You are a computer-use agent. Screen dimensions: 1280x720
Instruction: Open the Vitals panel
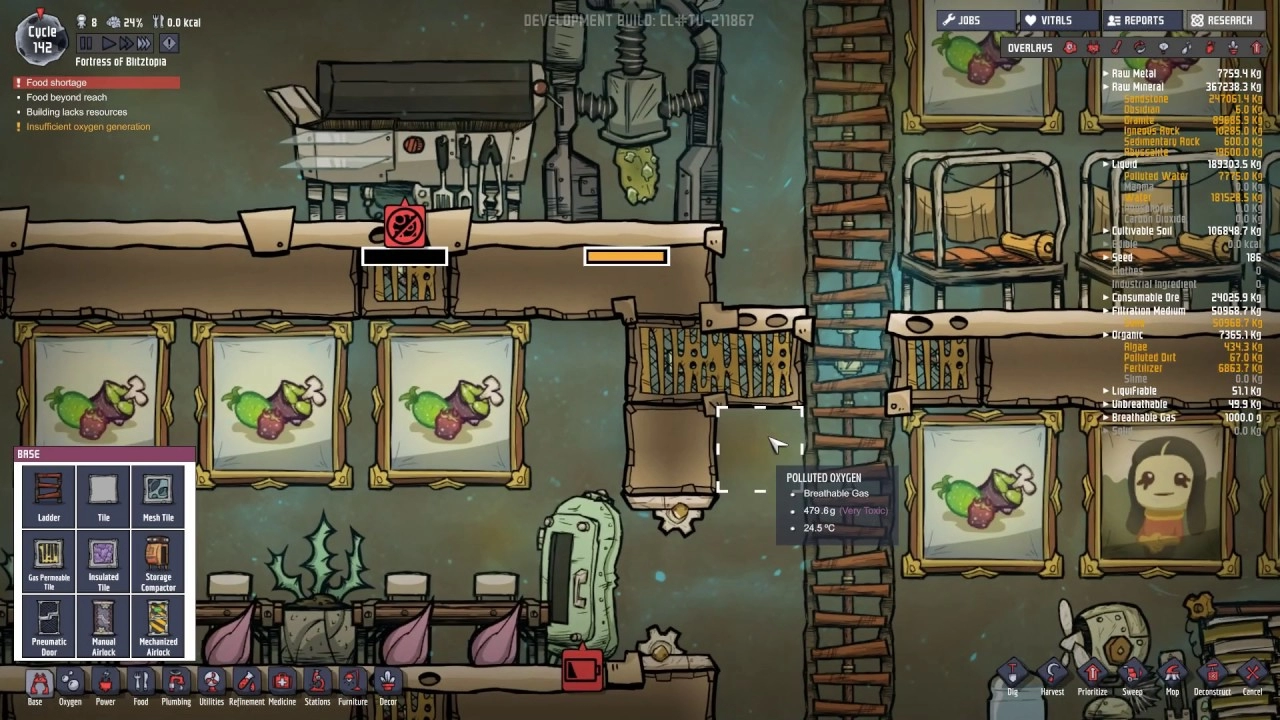(x=1057, y=20)
